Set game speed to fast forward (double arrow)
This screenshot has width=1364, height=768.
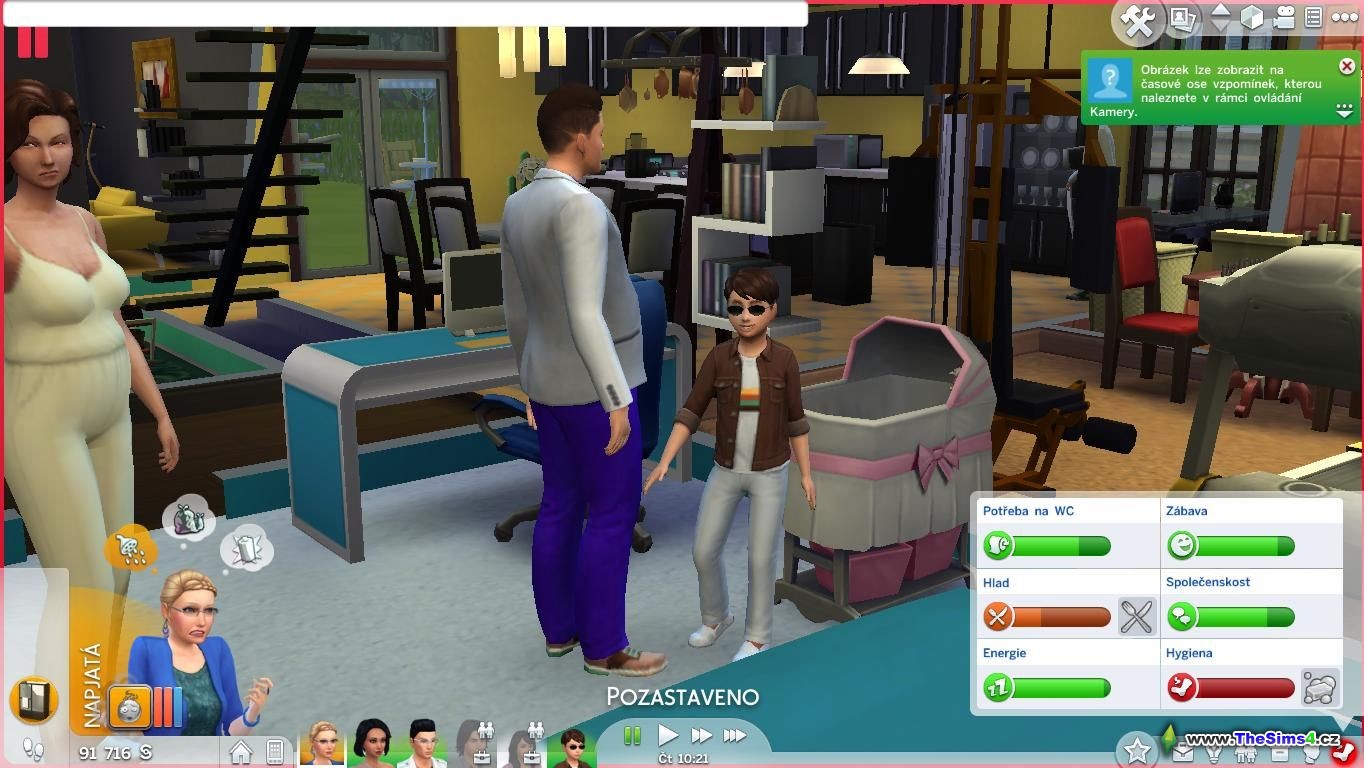point(701,736)
